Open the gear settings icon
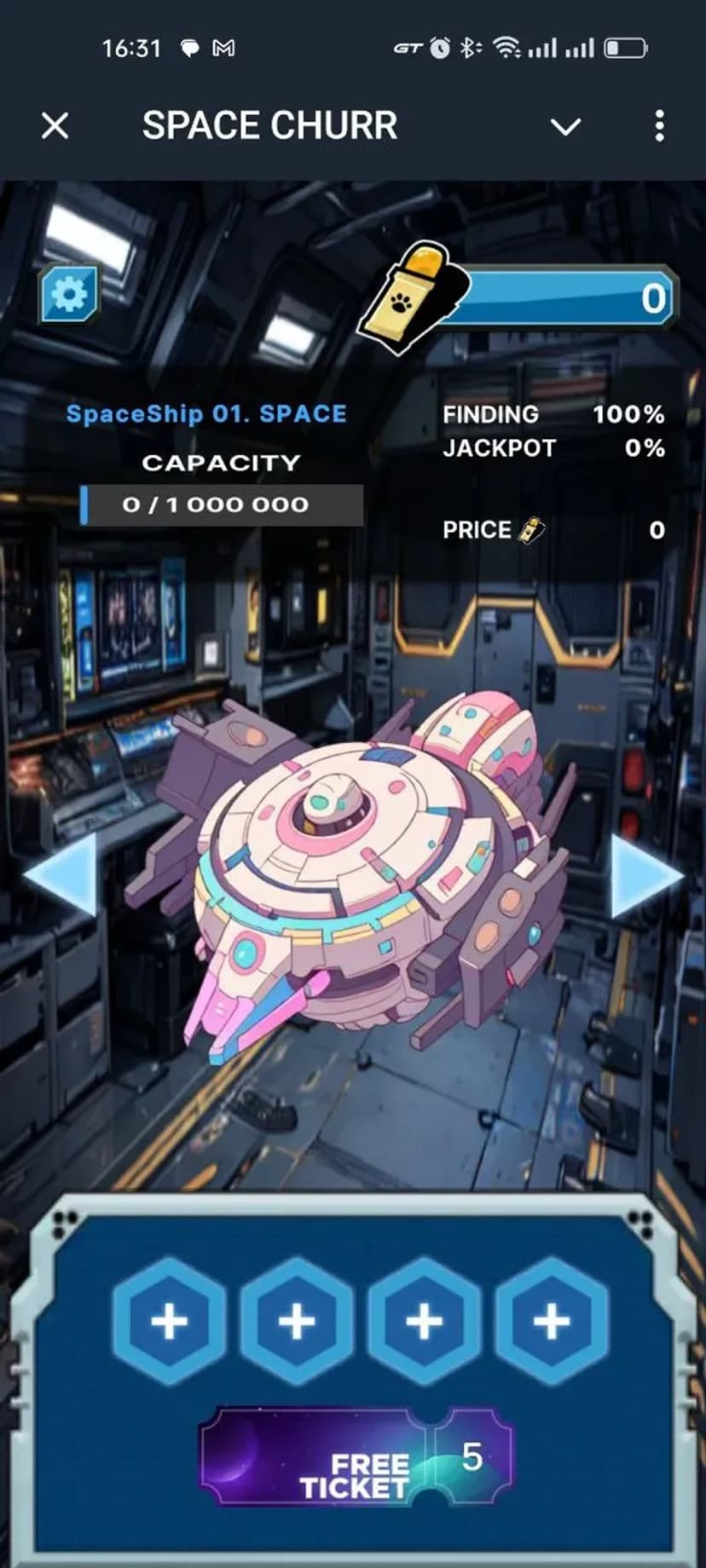The width and height of the screenshot is (706, 1568). (x=68, y=294)
